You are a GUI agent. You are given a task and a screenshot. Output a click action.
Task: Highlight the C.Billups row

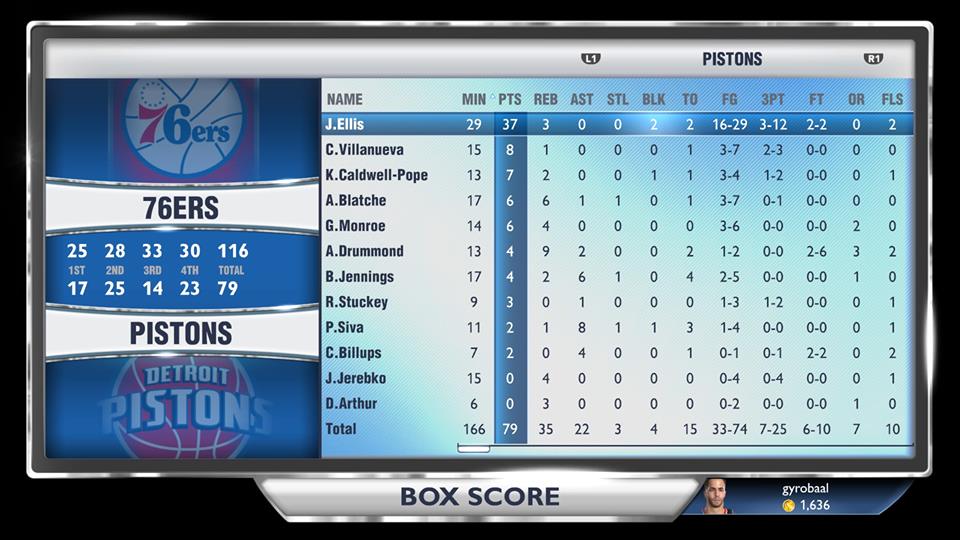pyautogui.click(x=353, y=353)
